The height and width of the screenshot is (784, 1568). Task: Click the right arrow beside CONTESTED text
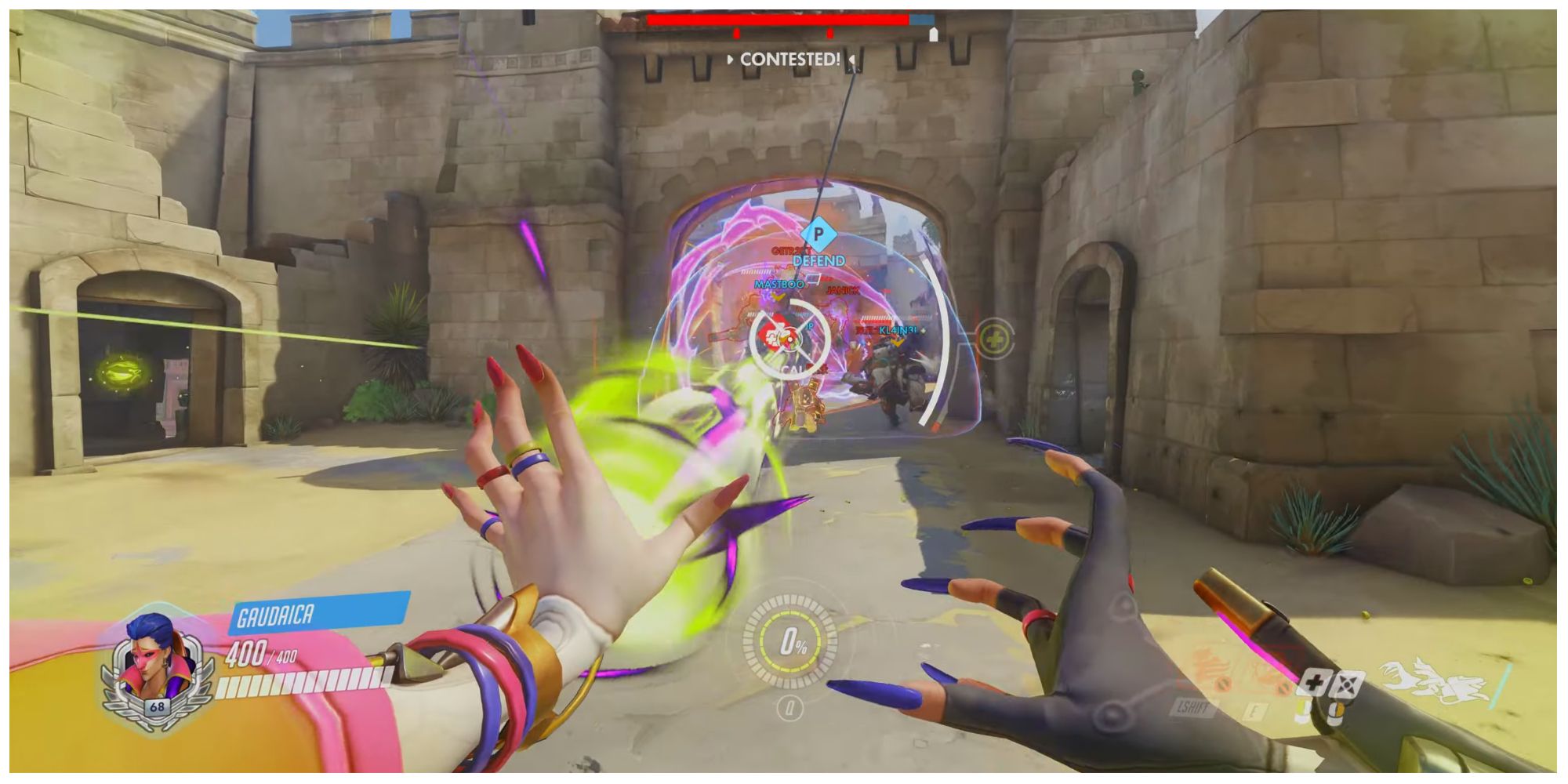pos(851,60)
